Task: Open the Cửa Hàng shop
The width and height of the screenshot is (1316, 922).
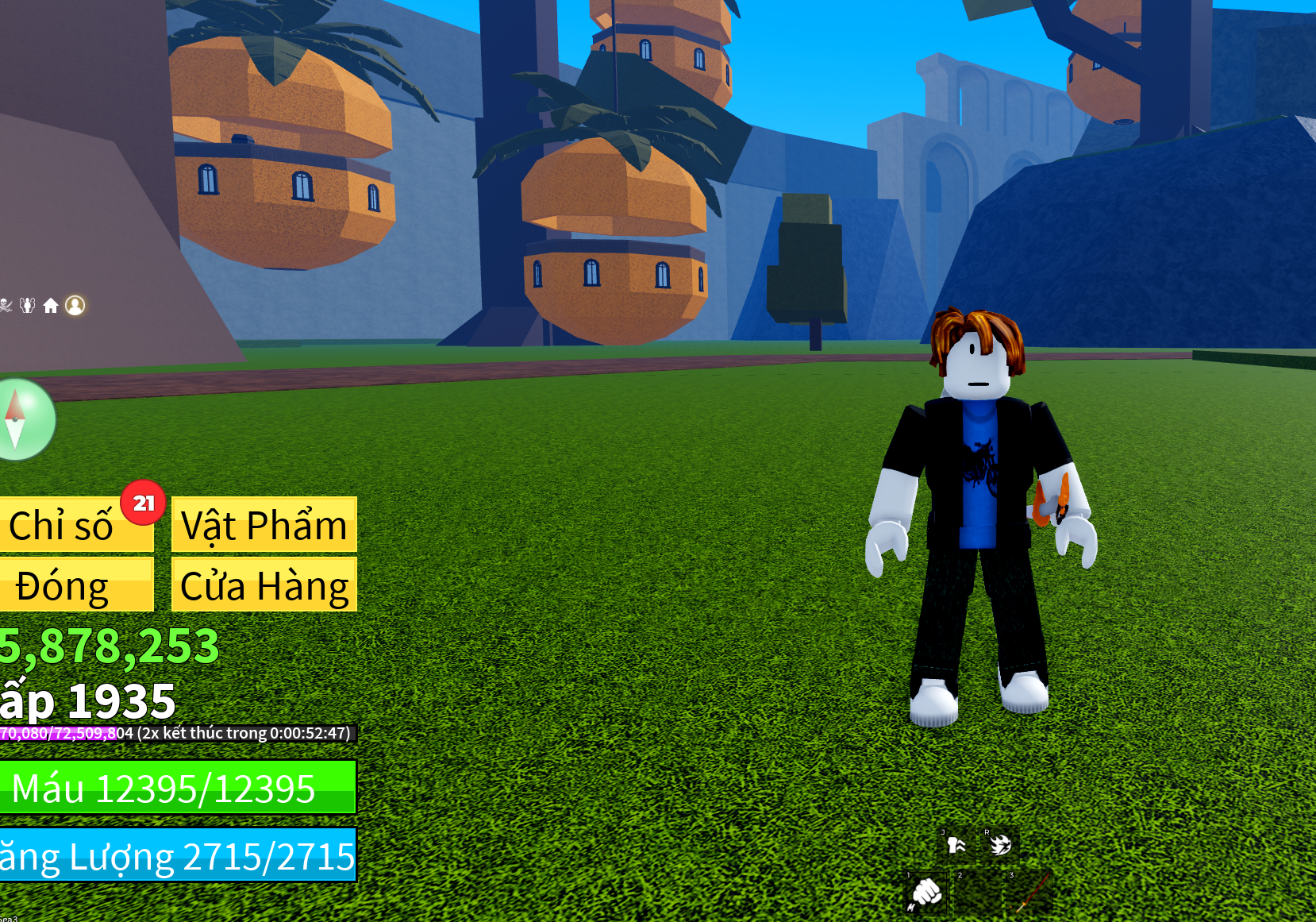Action: (x=264, y=585)
